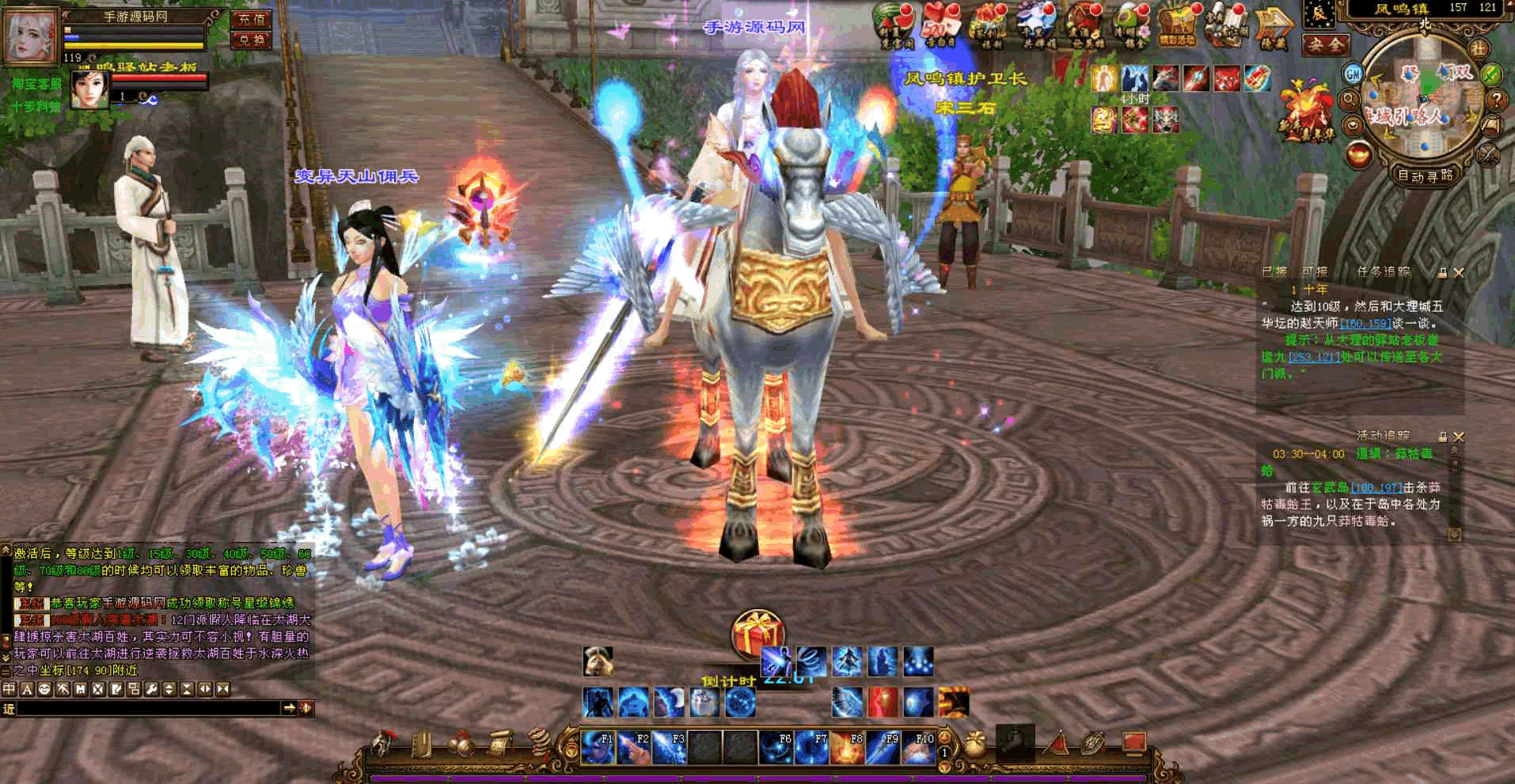Activate the F10 hotbar skill
The width and height of the screenshot is (1515, 784).
[917, 748]
